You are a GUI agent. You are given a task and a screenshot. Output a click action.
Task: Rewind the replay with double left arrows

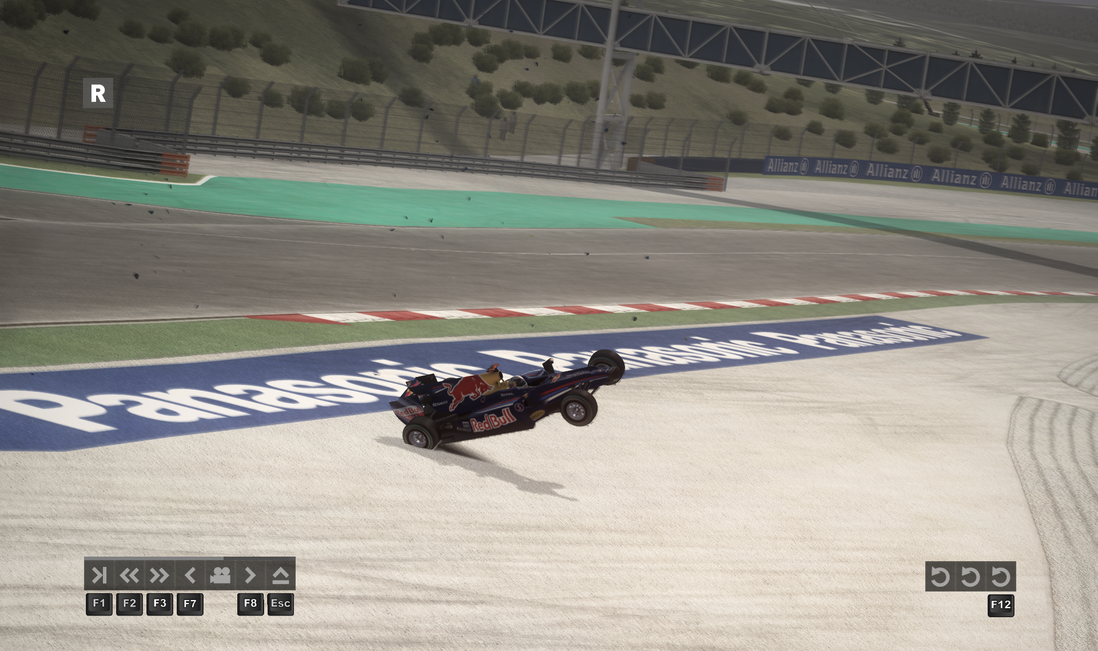coord(129,575)
